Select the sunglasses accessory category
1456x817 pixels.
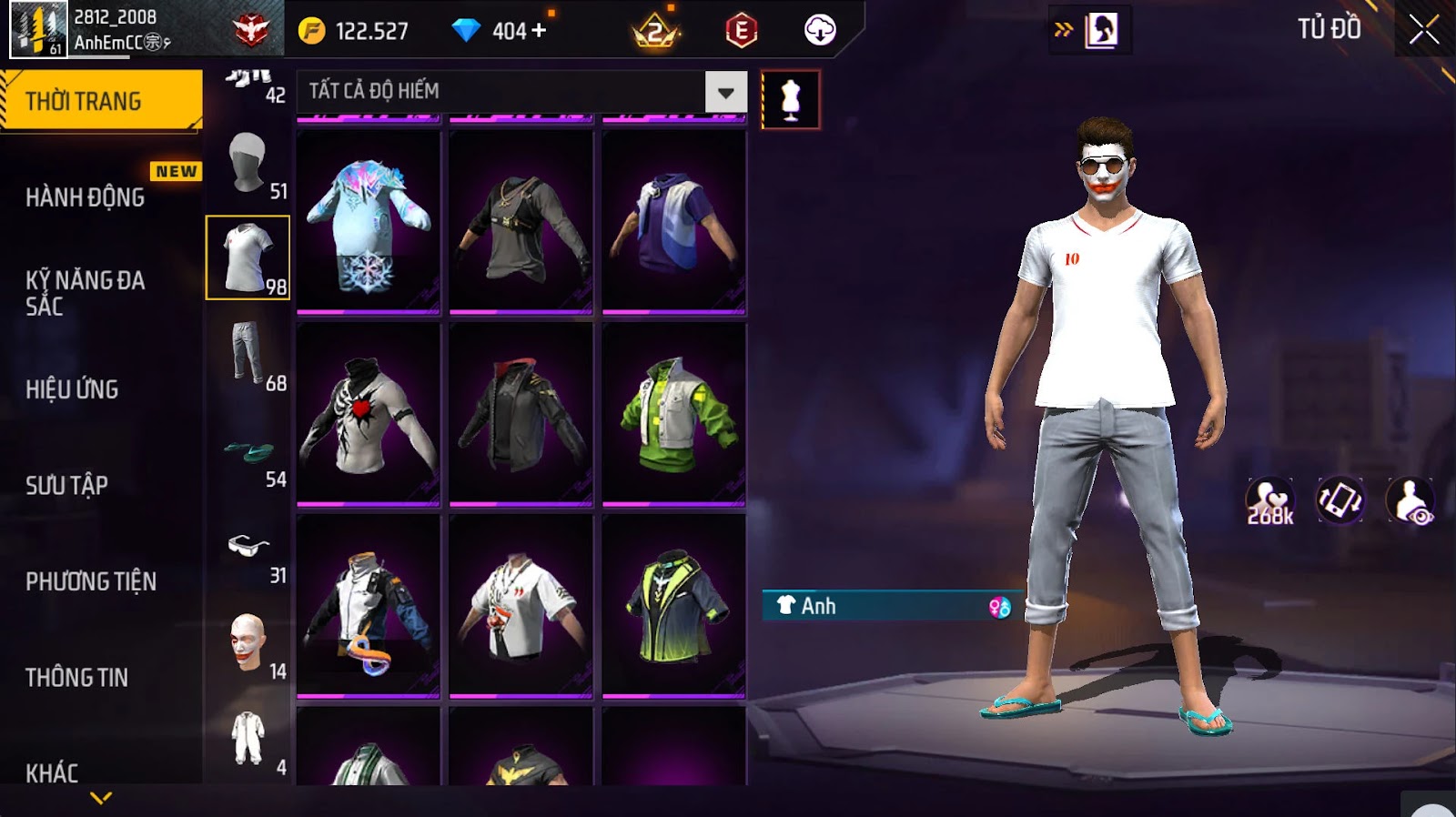click(x=248, y=548)
